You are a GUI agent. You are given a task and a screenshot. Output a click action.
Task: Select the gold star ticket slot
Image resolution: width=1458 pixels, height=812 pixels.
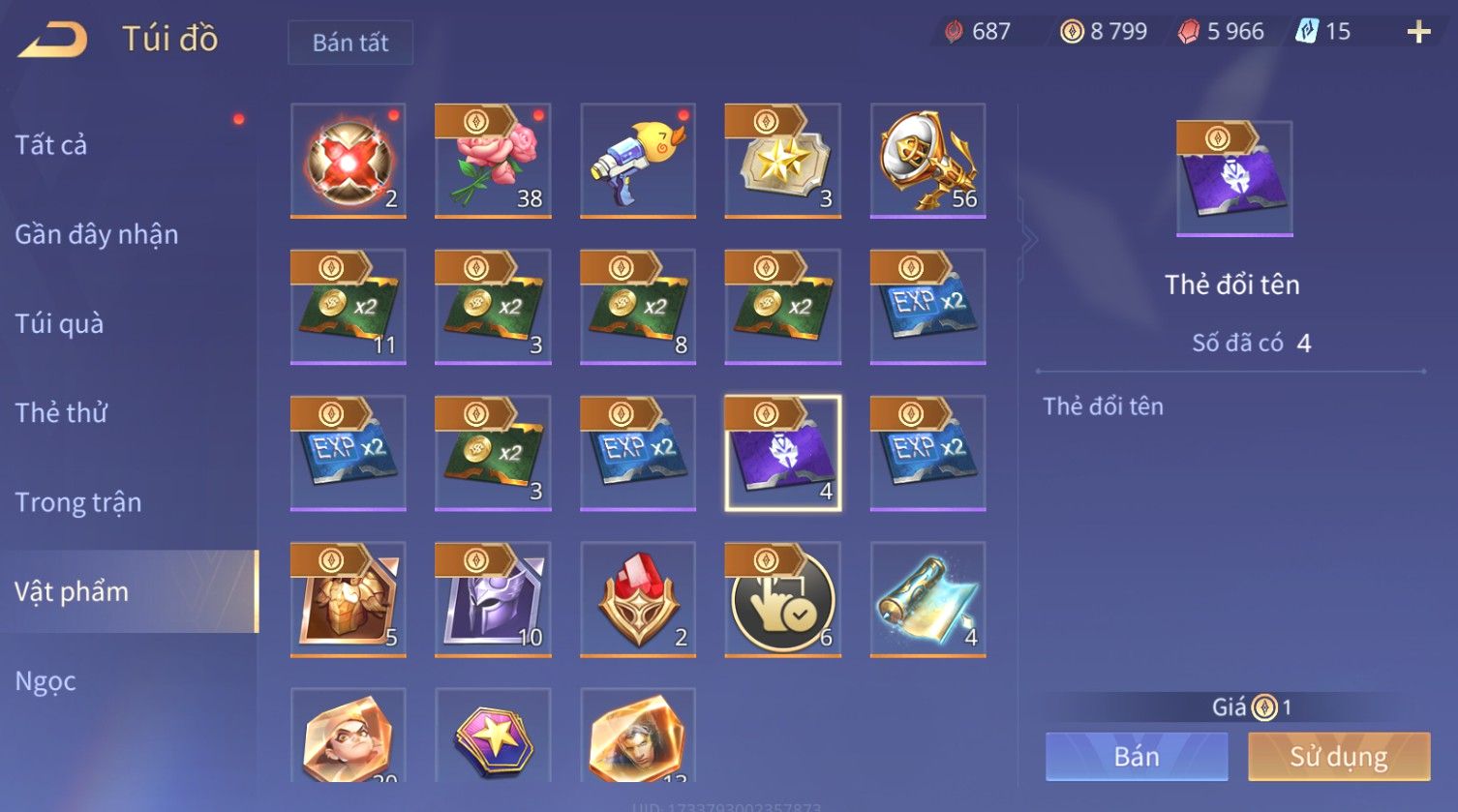(x=782, y=161)
